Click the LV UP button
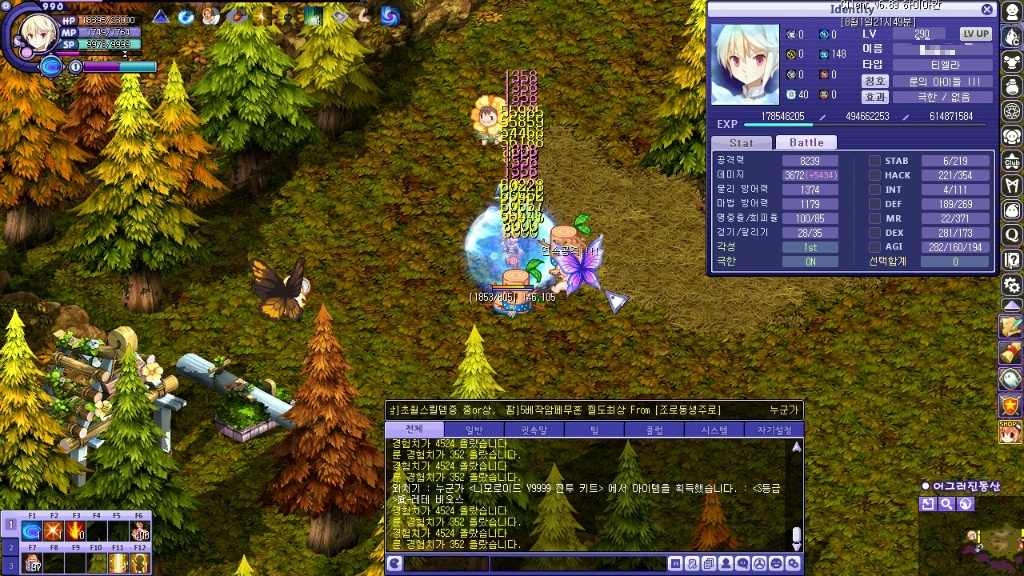The width and height of the screenshot is (1024, 576). (975, 34)
